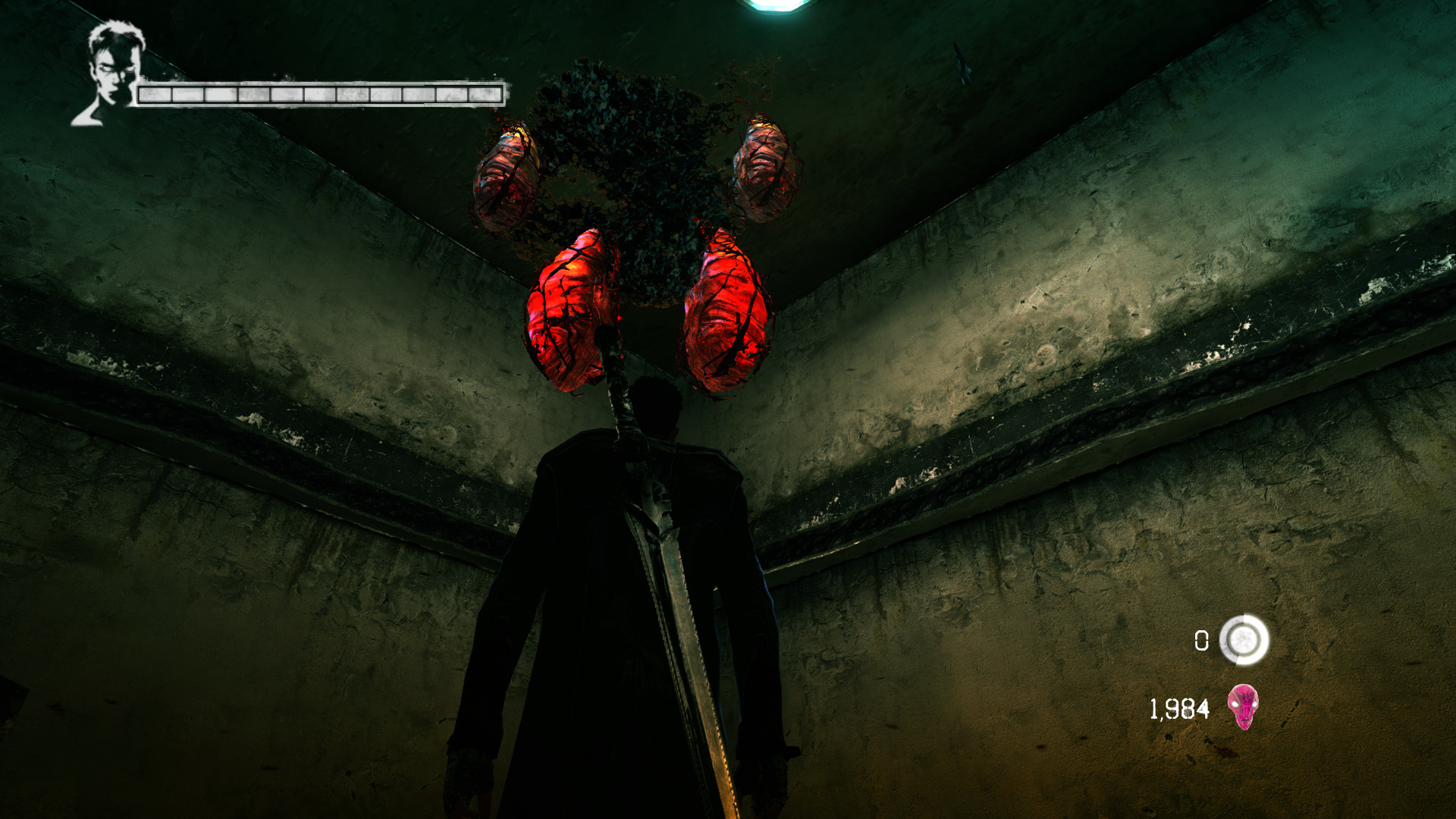This screenshot has width=1456, height=819.
Task: Click the pink skull red orb icon
Action: [1243, 707]
